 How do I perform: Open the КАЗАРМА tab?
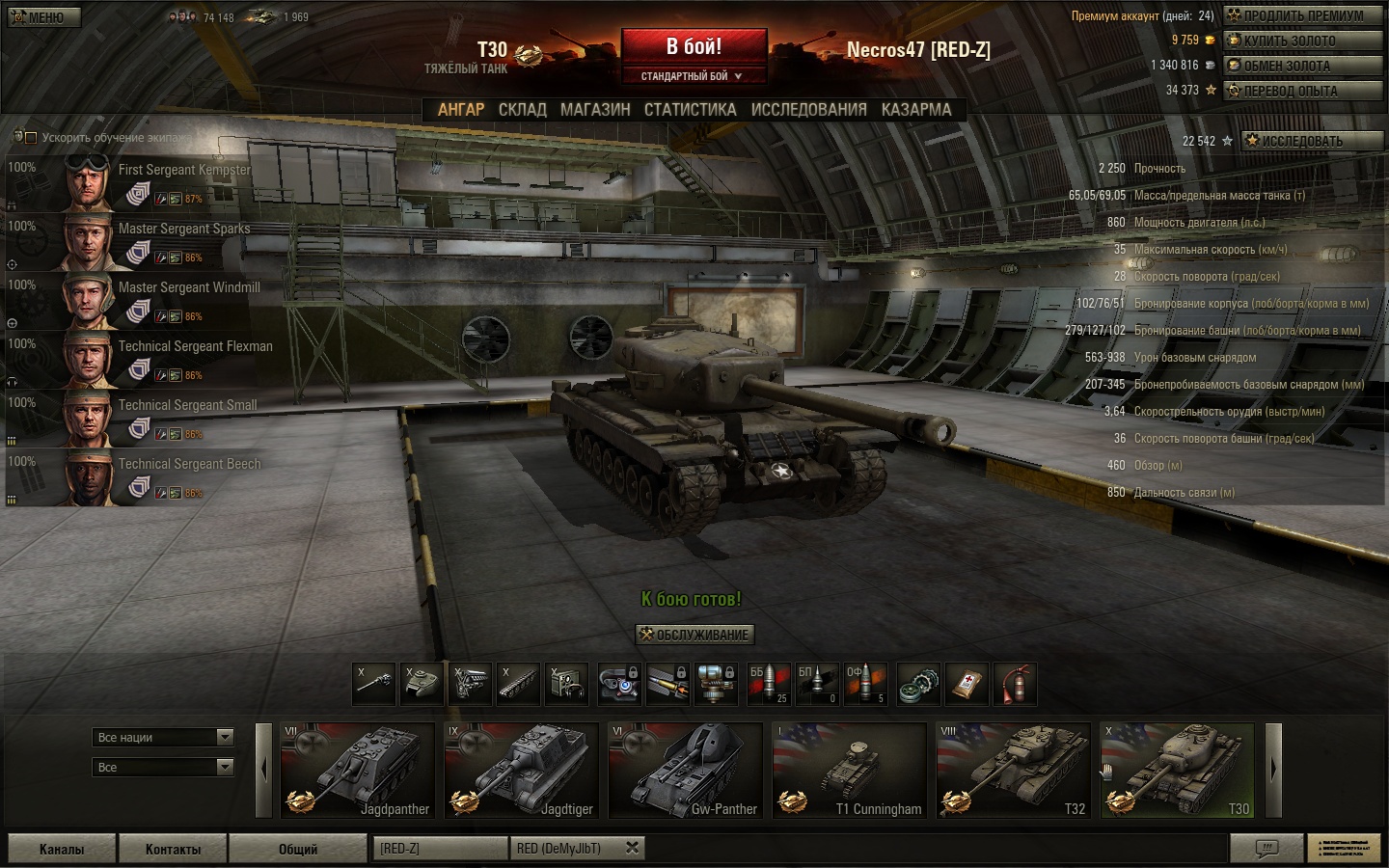tap(915, 110)
